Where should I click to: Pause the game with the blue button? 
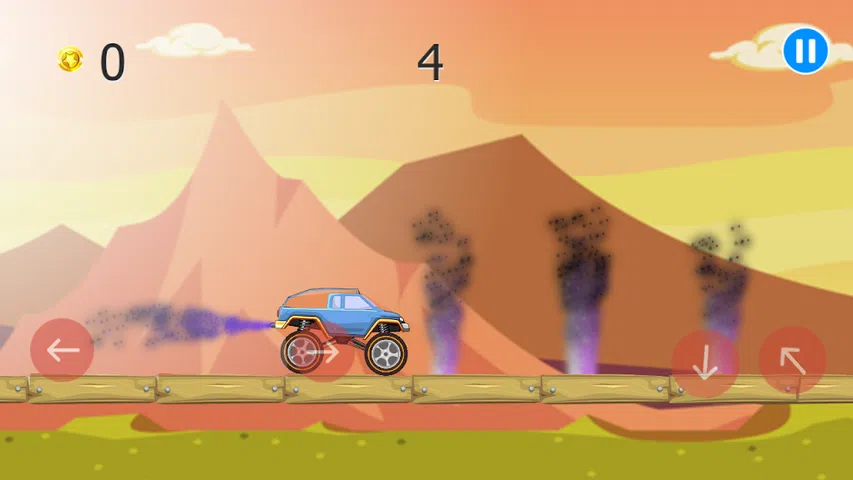(x=805, y=49)
